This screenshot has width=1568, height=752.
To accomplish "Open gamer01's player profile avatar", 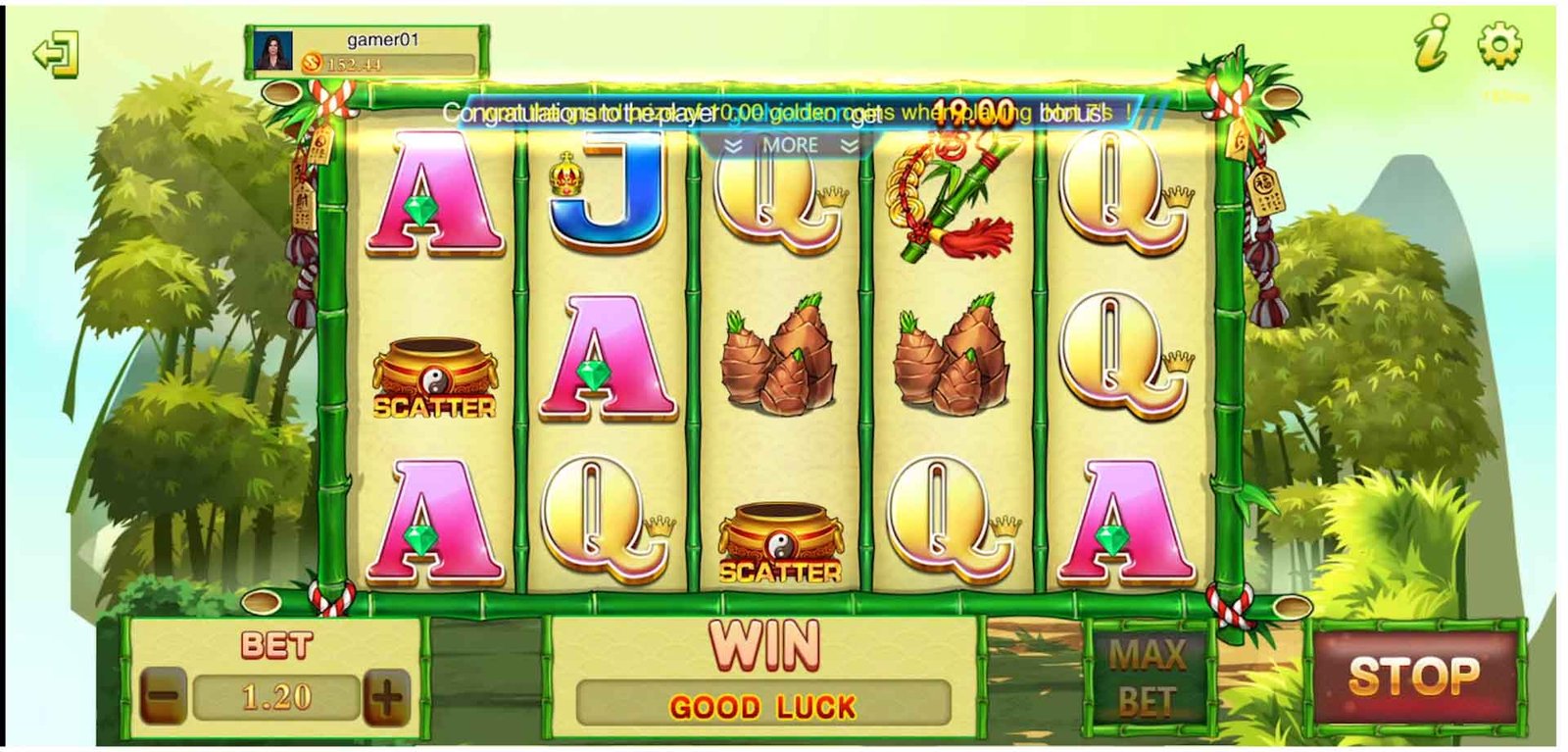I will coord(273,53).
